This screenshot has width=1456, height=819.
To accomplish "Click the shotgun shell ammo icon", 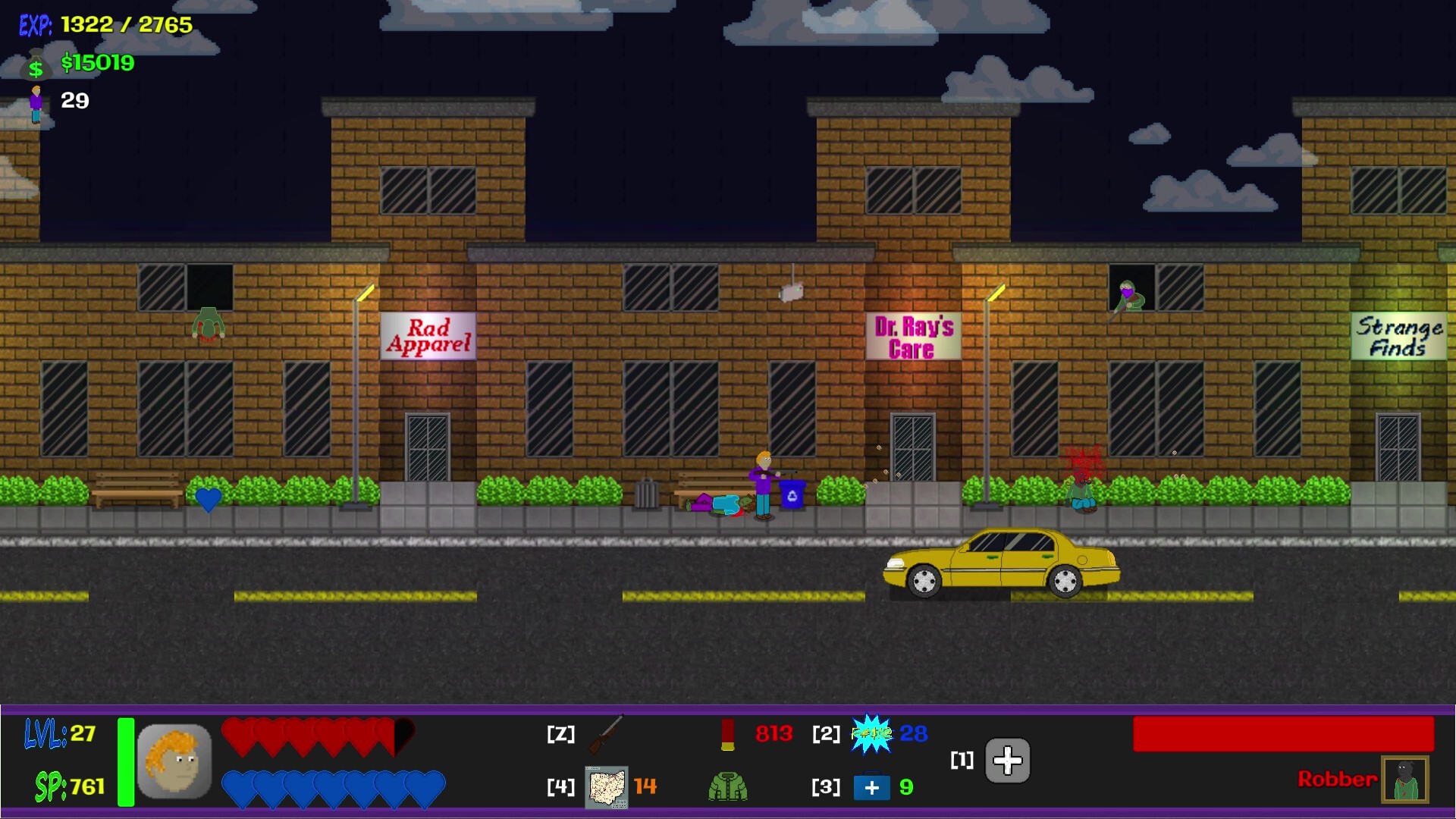I will point(729,734).
